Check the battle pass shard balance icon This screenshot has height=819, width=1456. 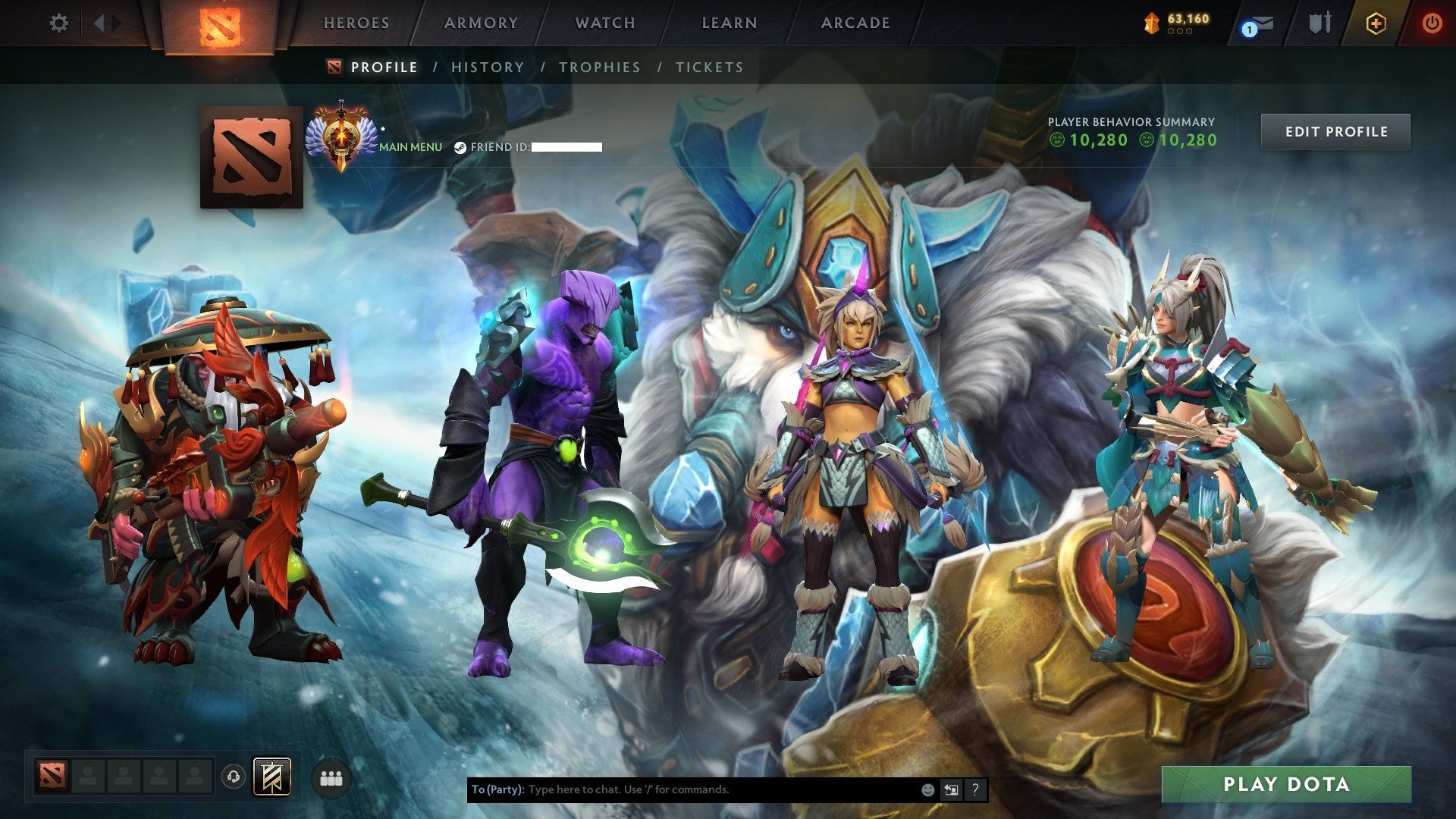1150,23
